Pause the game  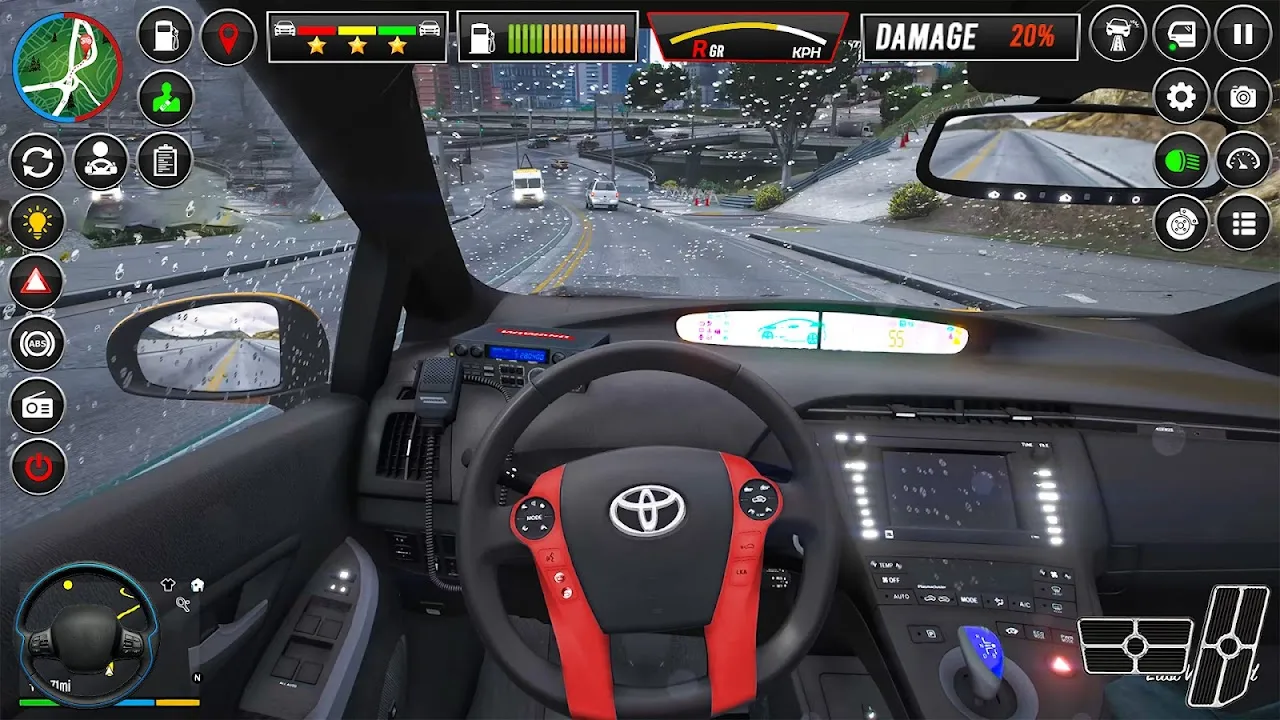(x=1243, y=35)
